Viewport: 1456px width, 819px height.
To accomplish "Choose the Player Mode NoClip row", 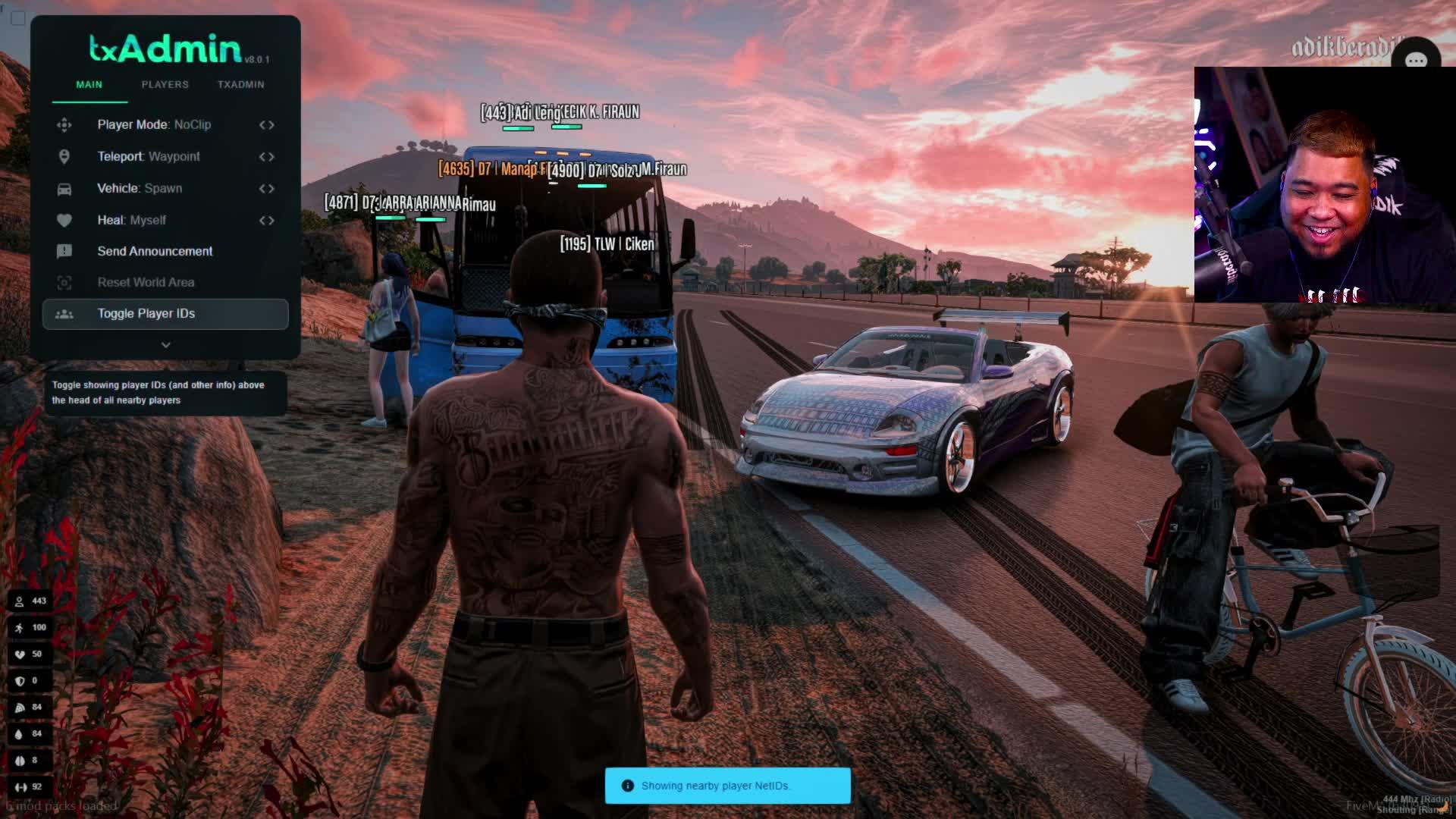I will [x=154, y=124].
